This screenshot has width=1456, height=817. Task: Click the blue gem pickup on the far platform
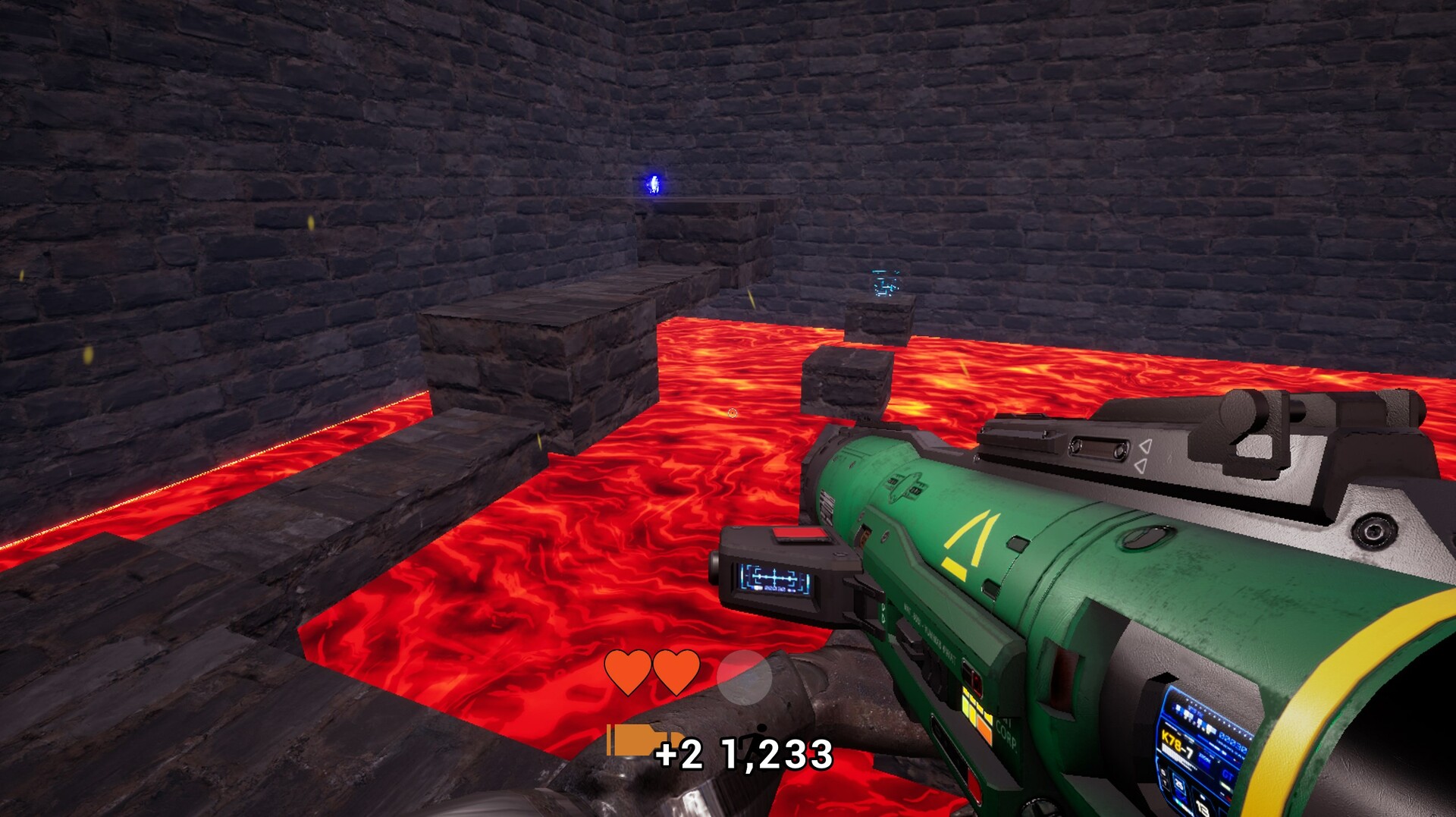pos(652,183)
